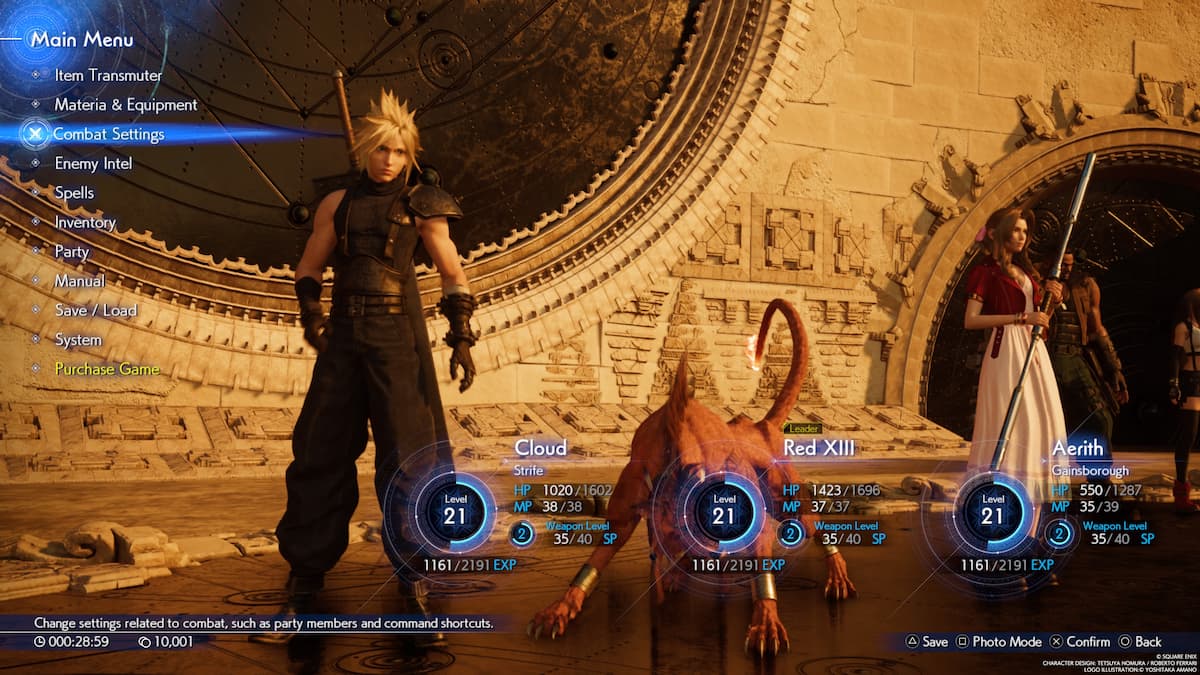The height and width of the screenshot is (675, 1200).
Task: Select the Party option
Action: pos(72,251)
